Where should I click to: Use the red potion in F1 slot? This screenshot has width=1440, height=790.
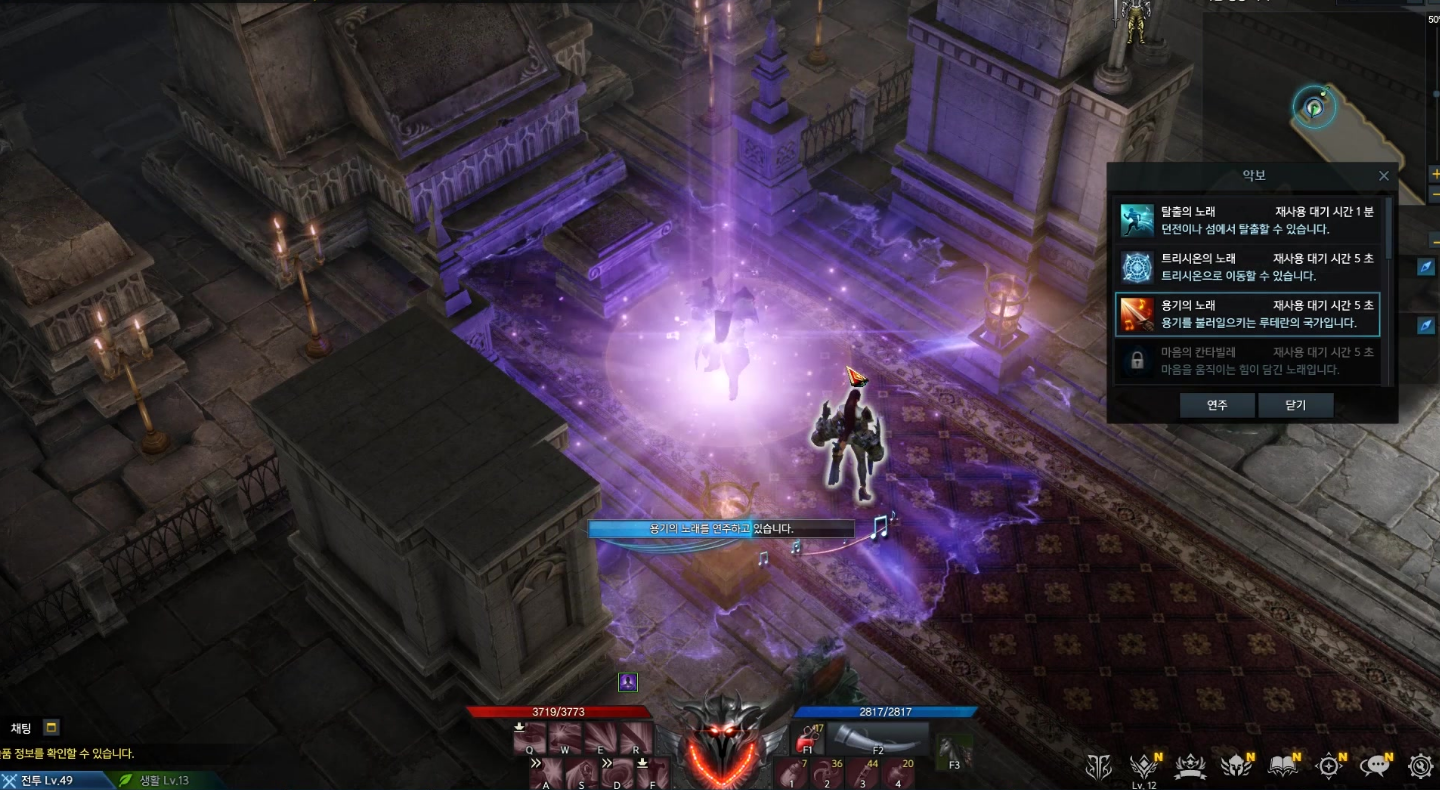pyautogui.click(x=808, y=741)
